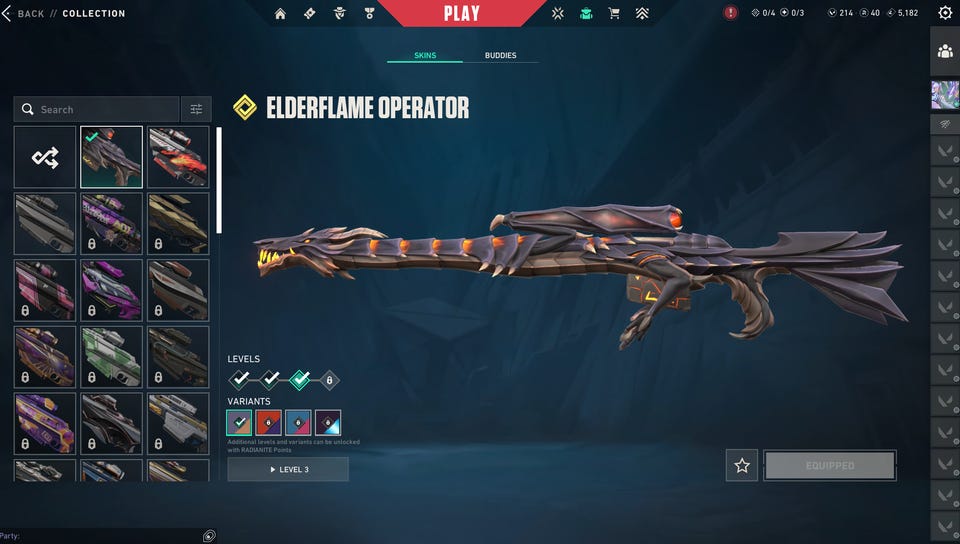Open the home icon in top navigation
The height and width of the screenshot is (544, 960).
pyautogui.click(x=280, y=14)
